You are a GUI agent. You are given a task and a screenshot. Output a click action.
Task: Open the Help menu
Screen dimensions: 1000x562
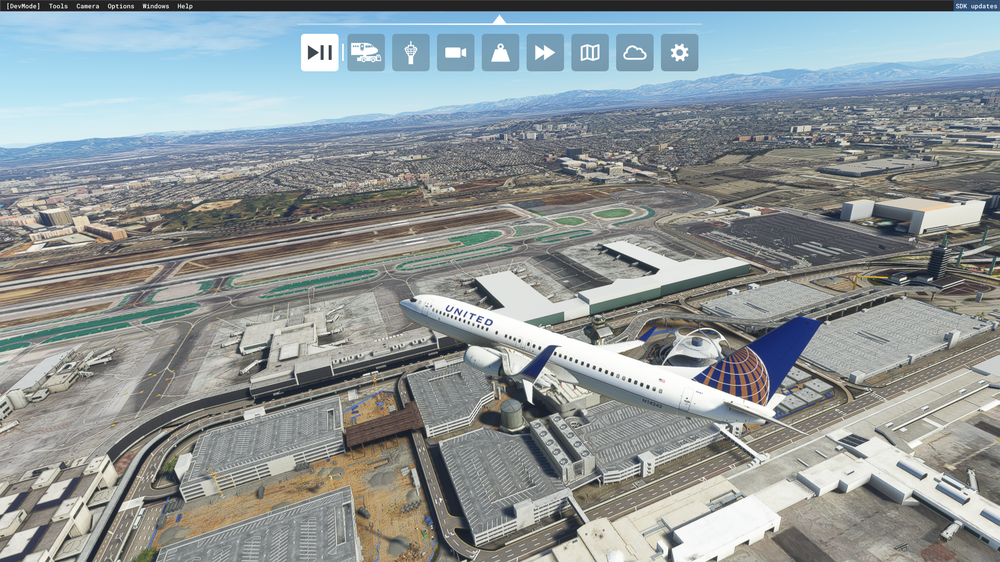[x=185, y=6]
